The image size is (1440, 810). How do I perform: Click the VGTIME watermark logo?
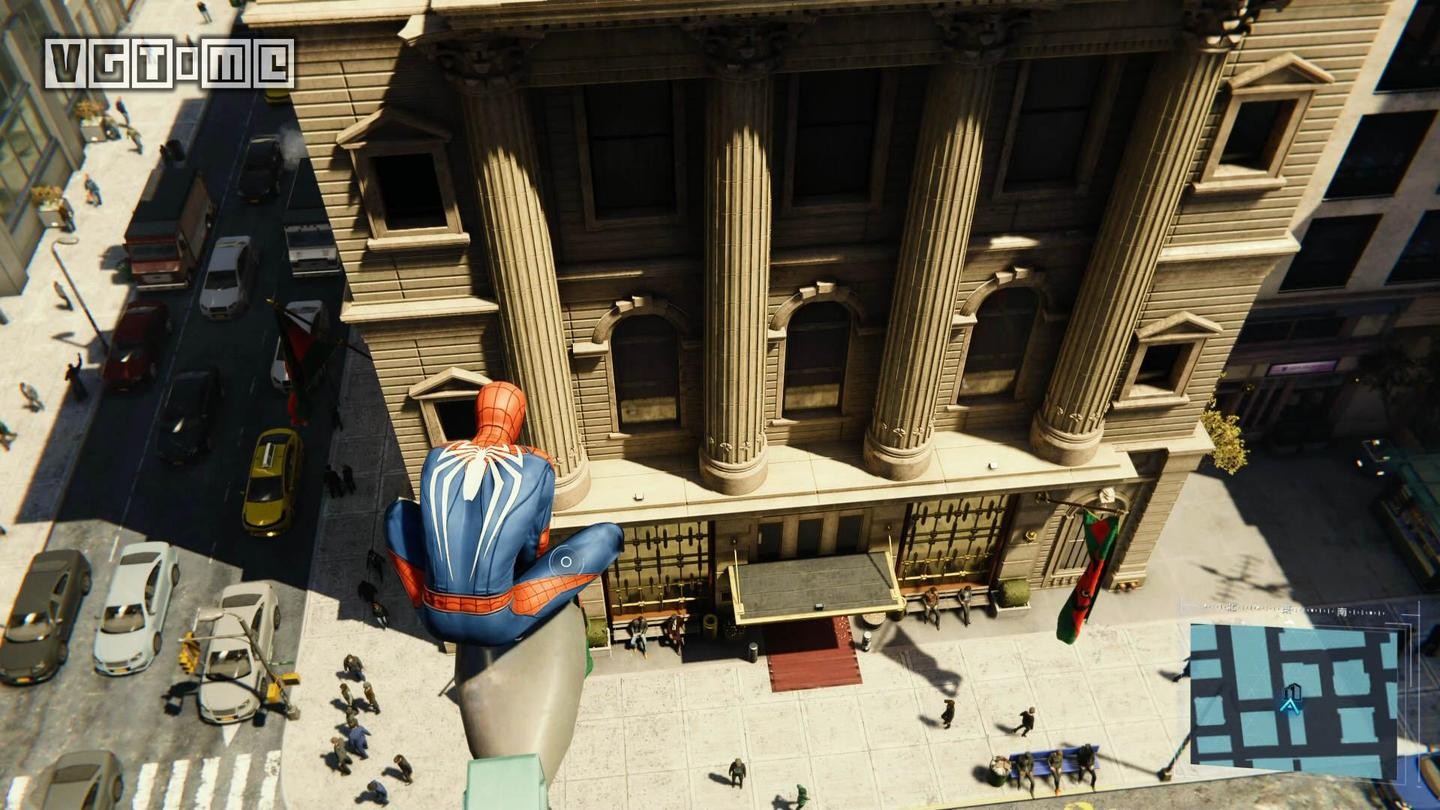click(x=169, y=63)
